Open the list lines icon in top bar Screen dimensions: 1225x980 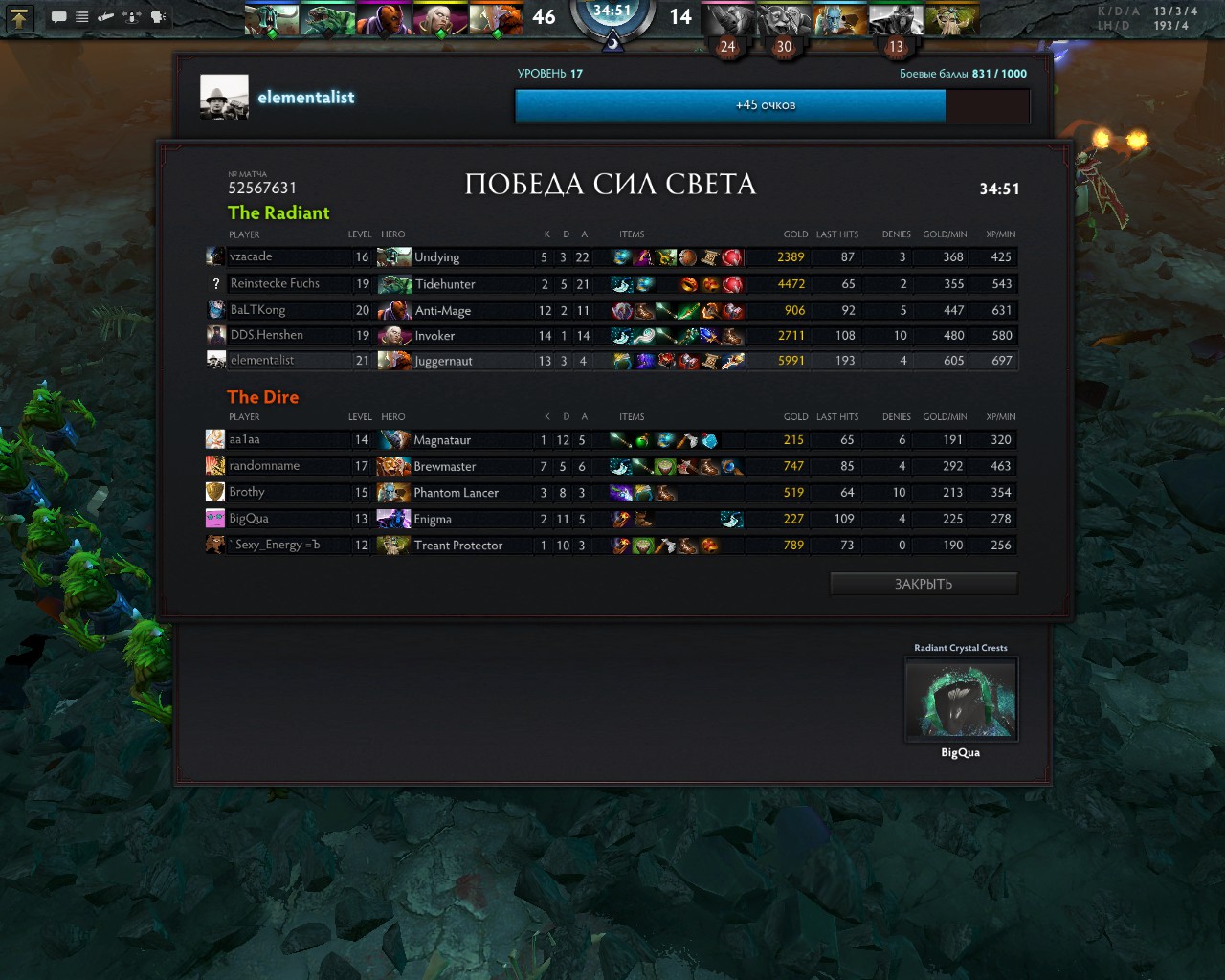[x=82, y=16]
